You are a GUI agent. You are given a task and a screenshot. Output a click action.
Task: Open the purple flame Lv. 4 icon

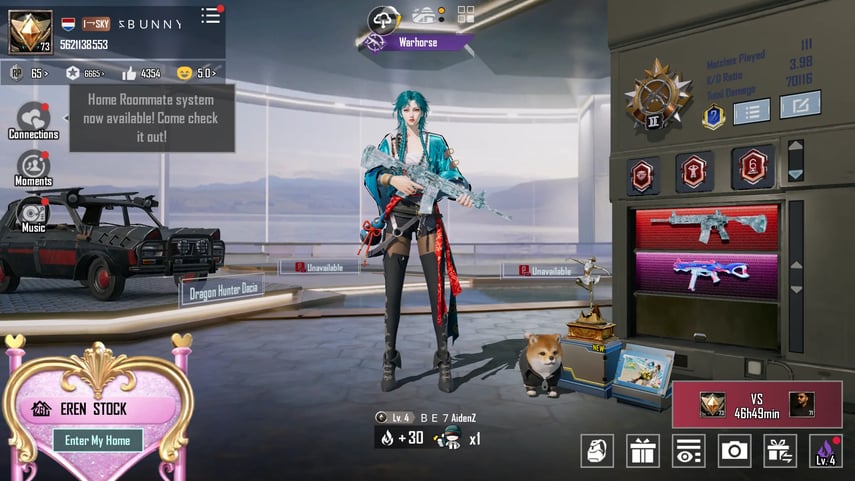tap(825, 451)
